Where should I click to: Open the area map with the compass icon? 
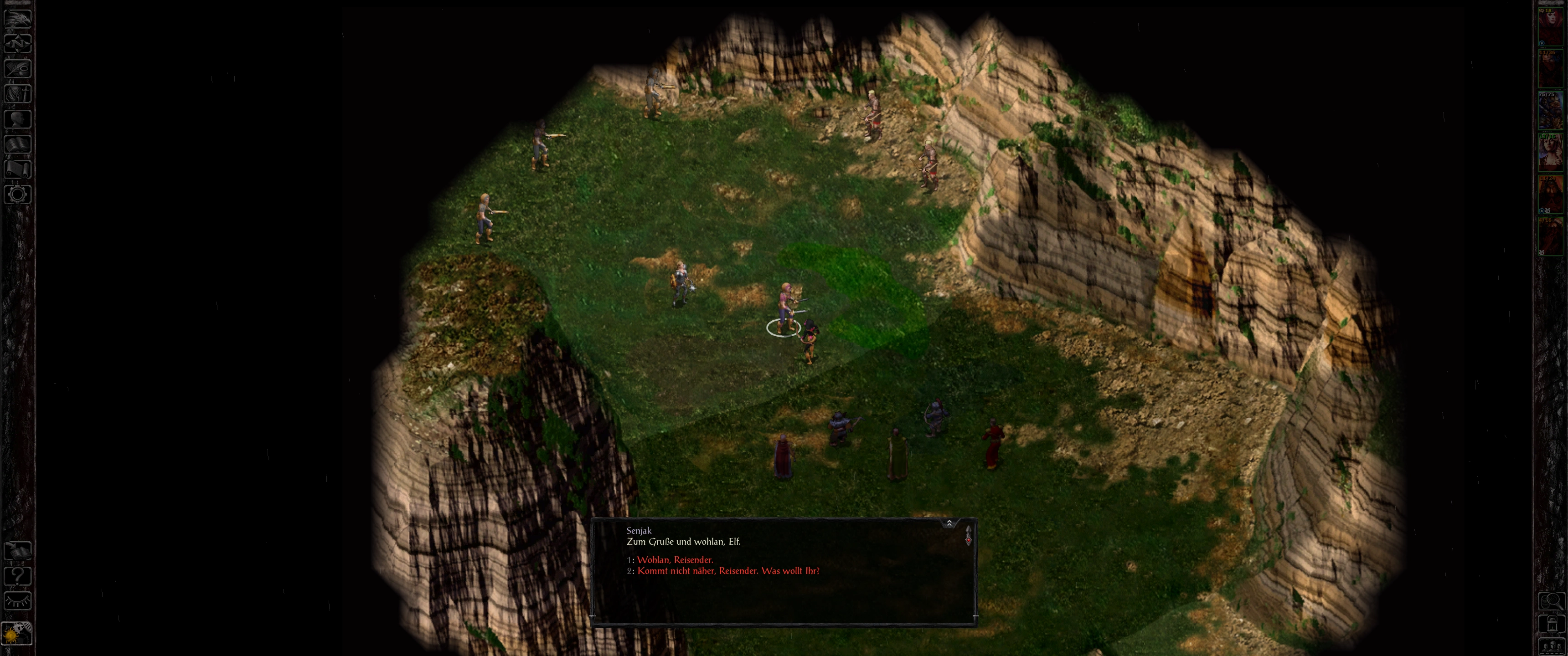[x=18, y=43]
